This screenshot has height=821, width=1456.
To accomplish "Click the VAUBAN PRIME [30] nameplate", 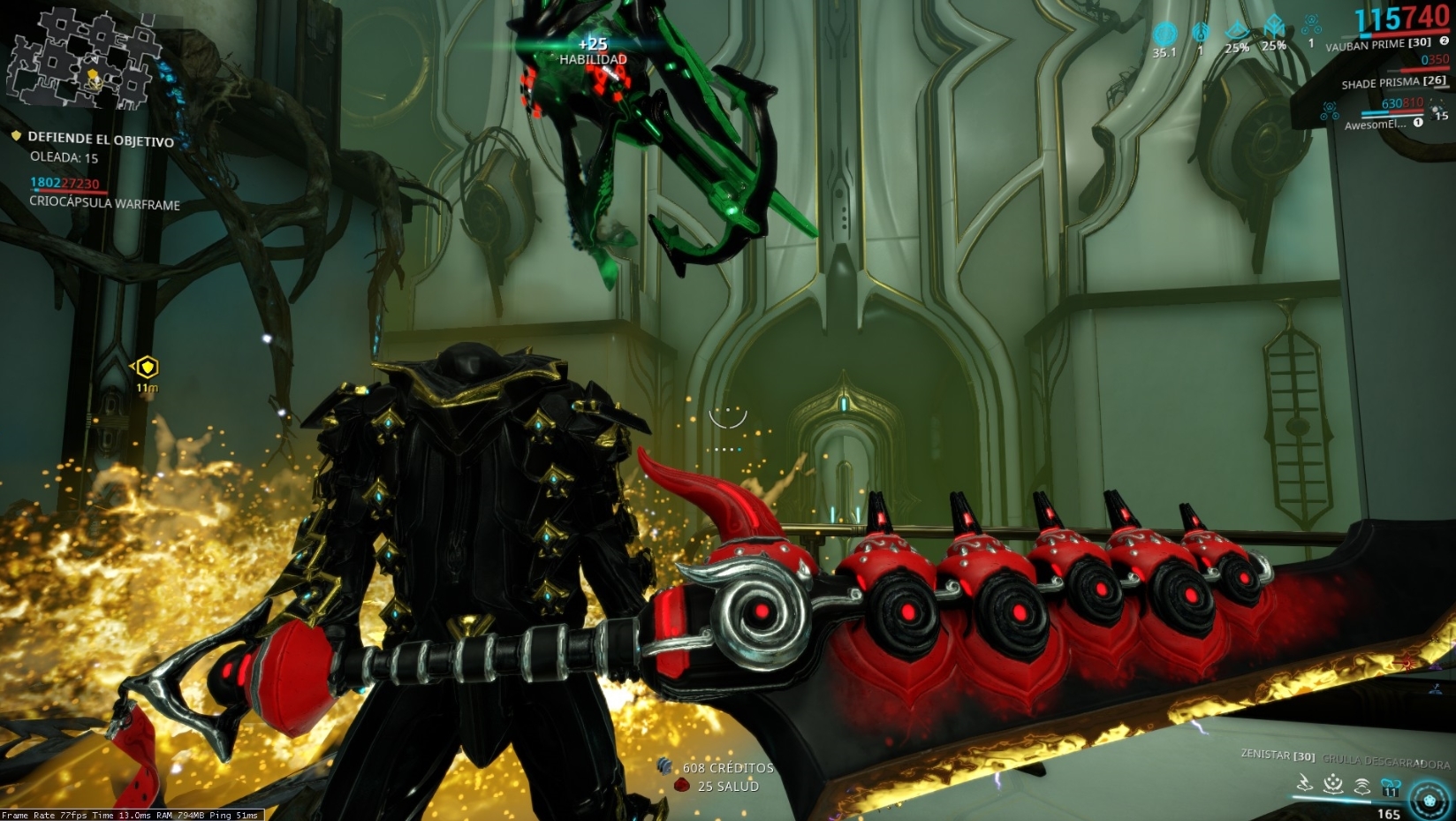I will click(x=1377, y=43).
